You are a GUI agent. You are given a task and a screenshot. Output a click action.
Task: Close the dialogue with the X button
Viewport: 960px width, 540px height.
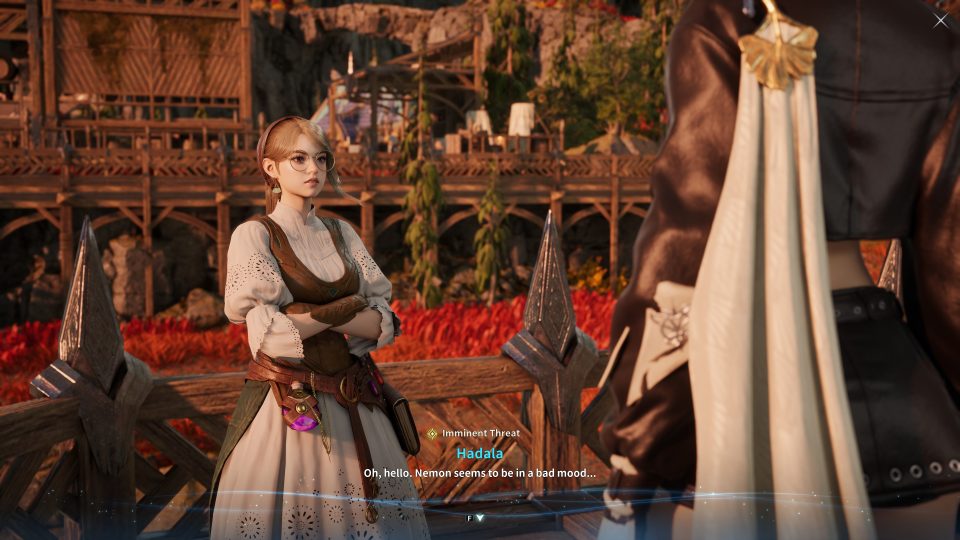(940, 20)
